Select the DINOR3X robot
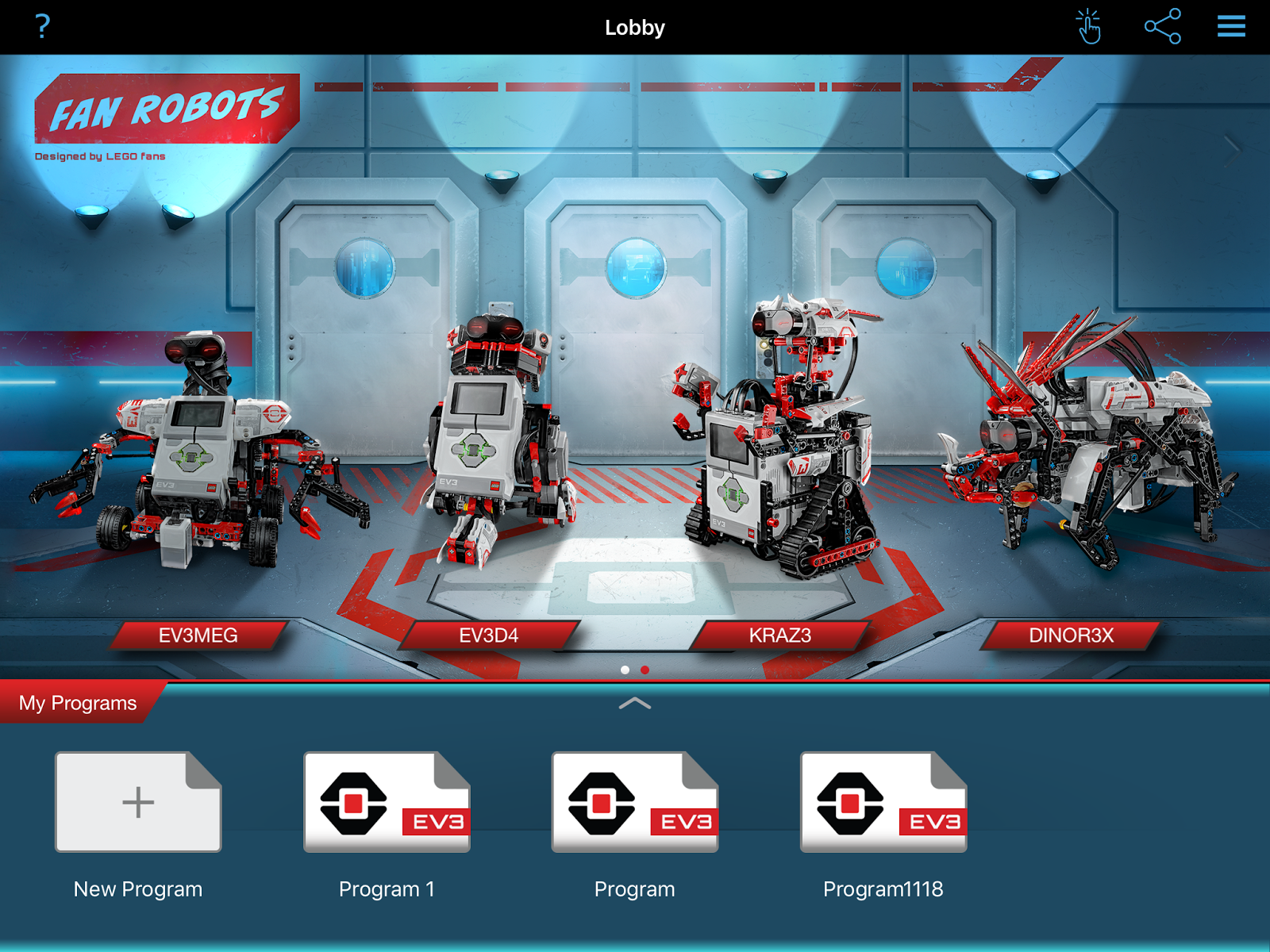This screenshot has width=1270, height=952. [1071, 635]
